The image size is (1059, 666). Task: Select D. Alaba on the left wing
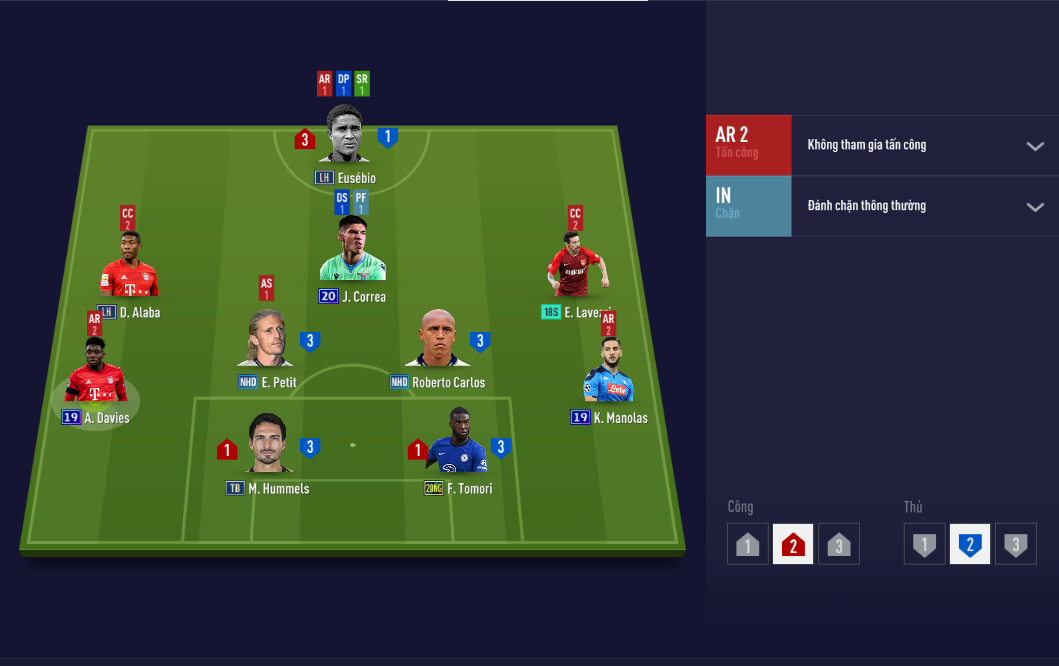coord(129,265)
